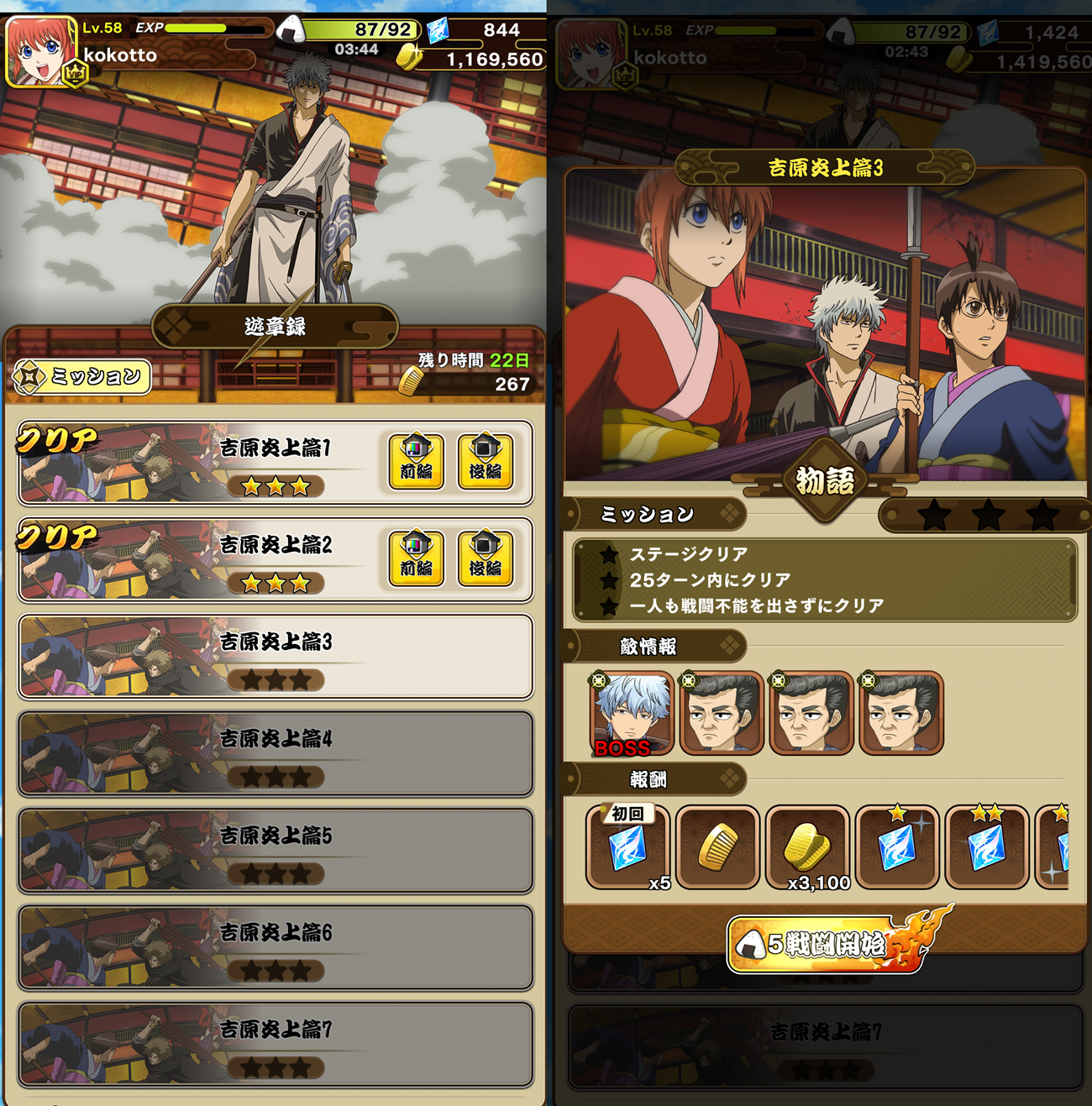Open the 物語 story diamond button
The image size is (1092, 1106).
[825, 481]
